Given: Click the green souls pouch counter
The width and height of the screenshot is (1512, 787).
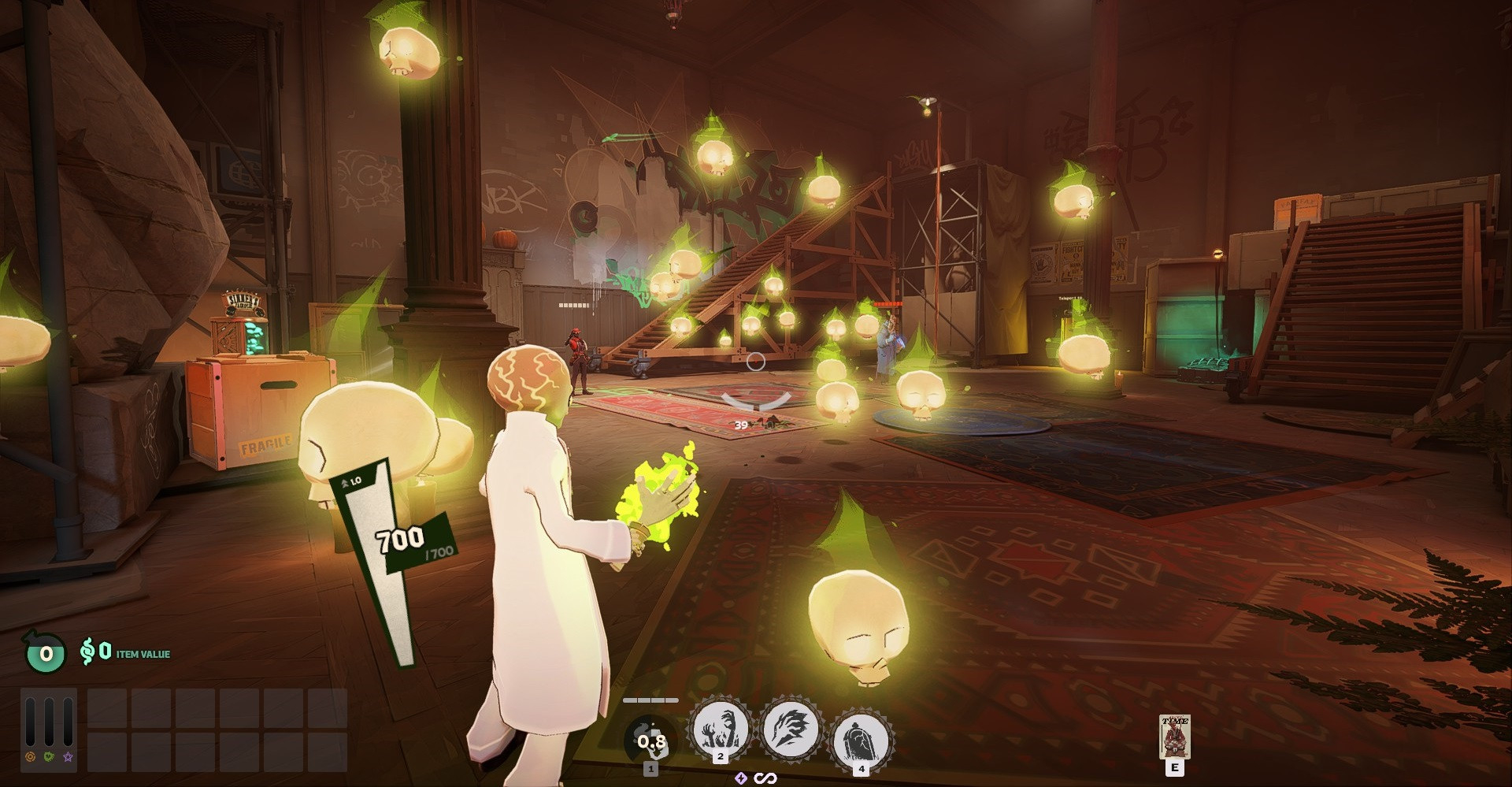Looking at the screenshot, I should [x=45, y=653].
